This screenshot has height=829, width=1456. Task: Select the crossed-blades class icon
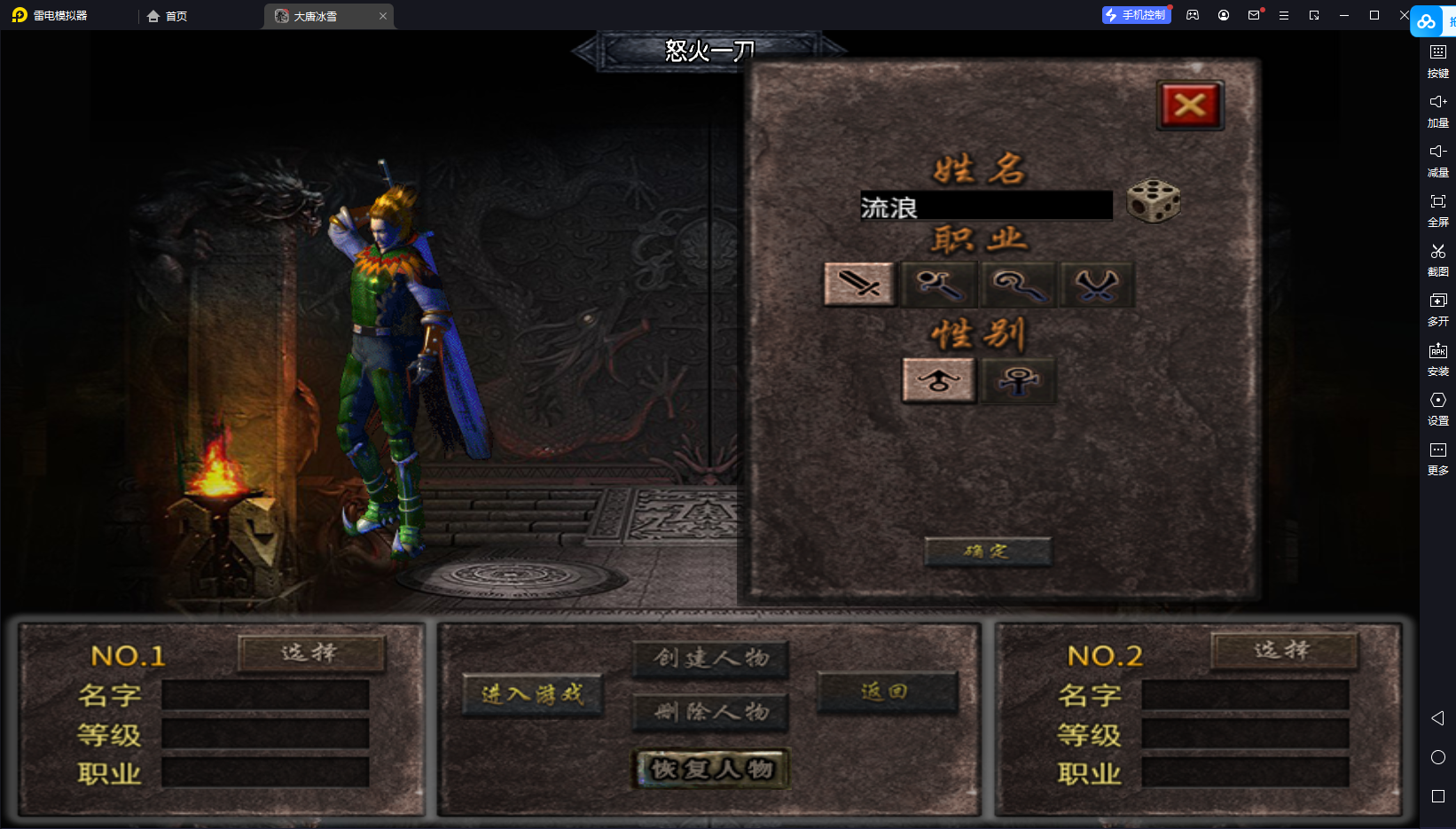point(1097,285)
